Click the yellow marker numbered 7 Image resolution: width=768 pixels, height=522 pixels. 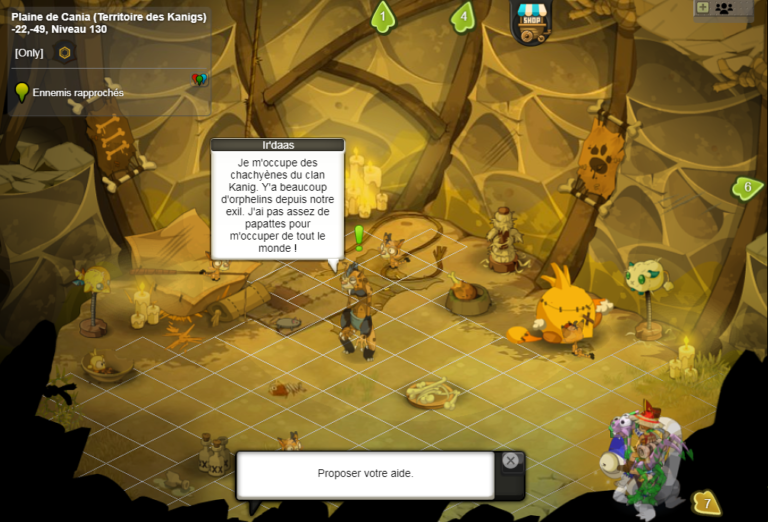[706, 502]
